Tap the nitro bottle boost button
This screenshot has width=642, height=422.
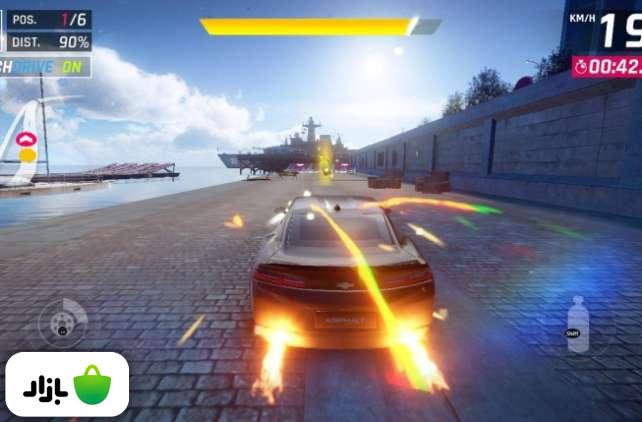tap(577, 324)
